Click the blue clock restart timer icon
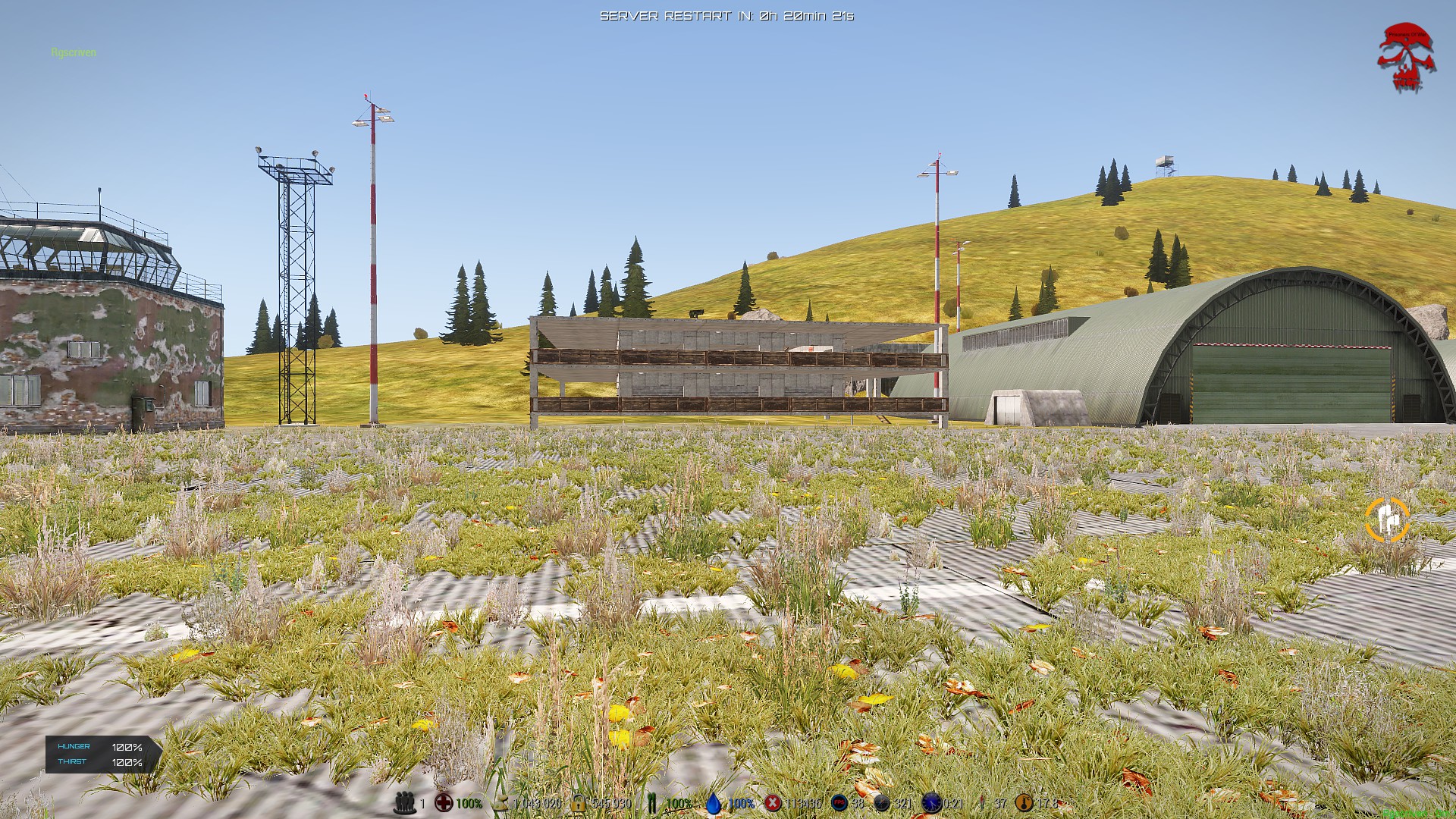 (x=930, y=802)
